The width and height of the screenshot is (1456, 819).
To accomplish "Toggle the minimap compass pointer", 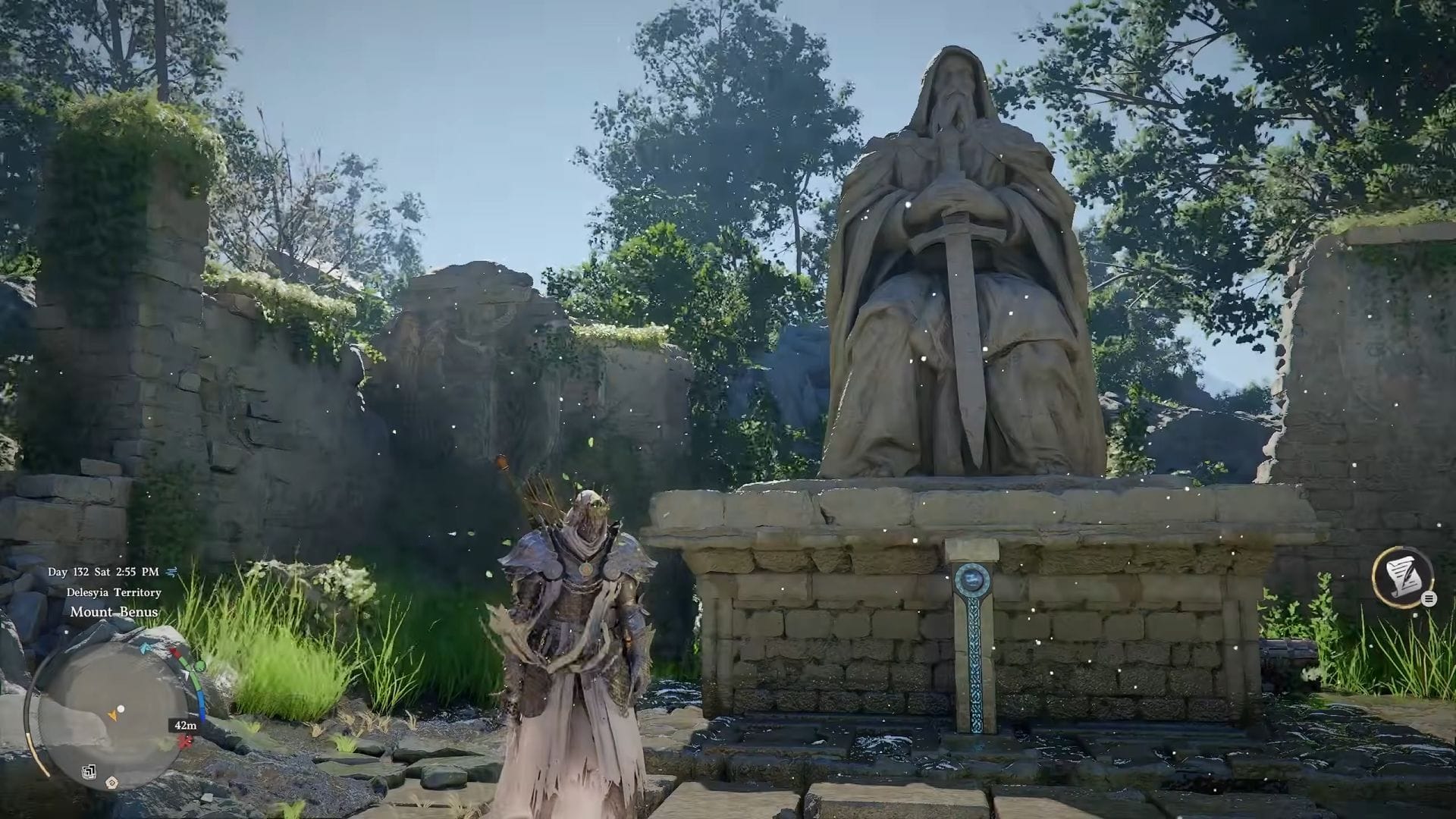I will (187, 674).
